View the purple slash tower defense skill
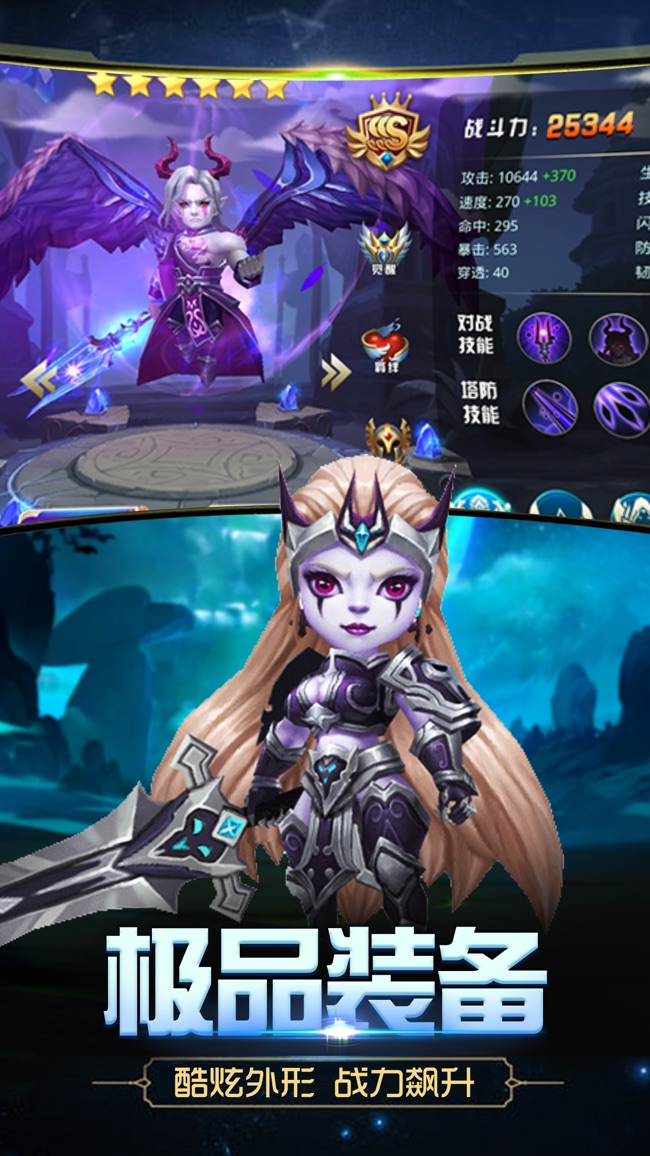650x1156 pixels. (x=620, y=408)
